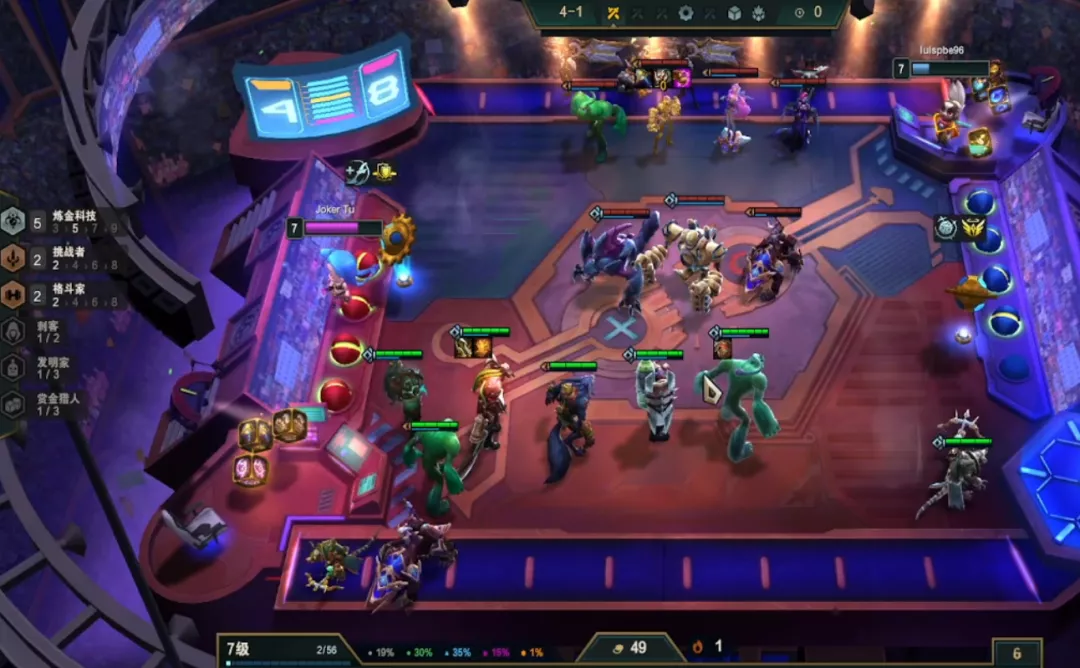Screen dimensions: 1080x668
Task: Select the cube augment round icon in stage tracker
Action: (734, 13)
